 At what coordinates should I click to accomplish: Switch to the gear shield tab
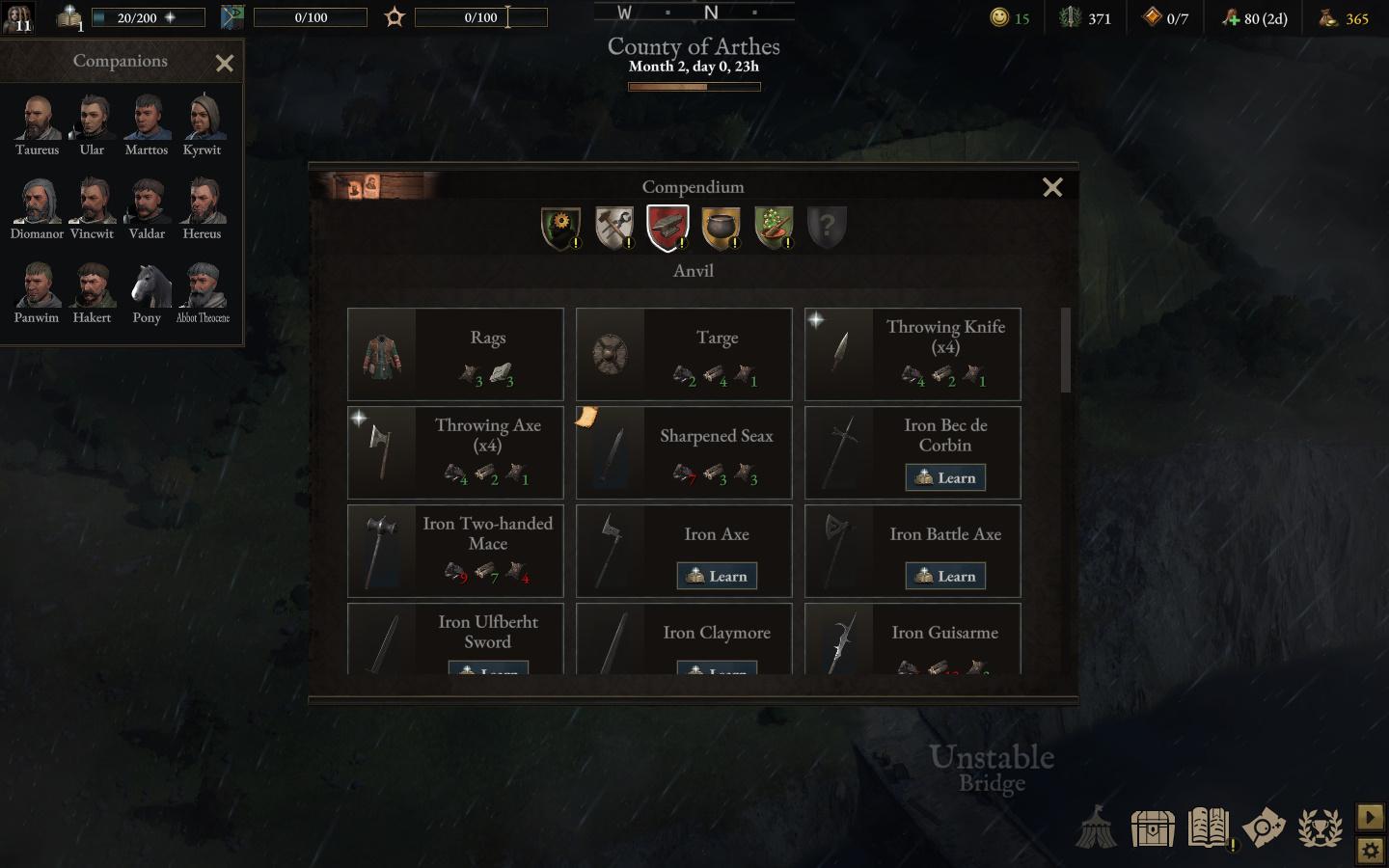pos(560,228)
